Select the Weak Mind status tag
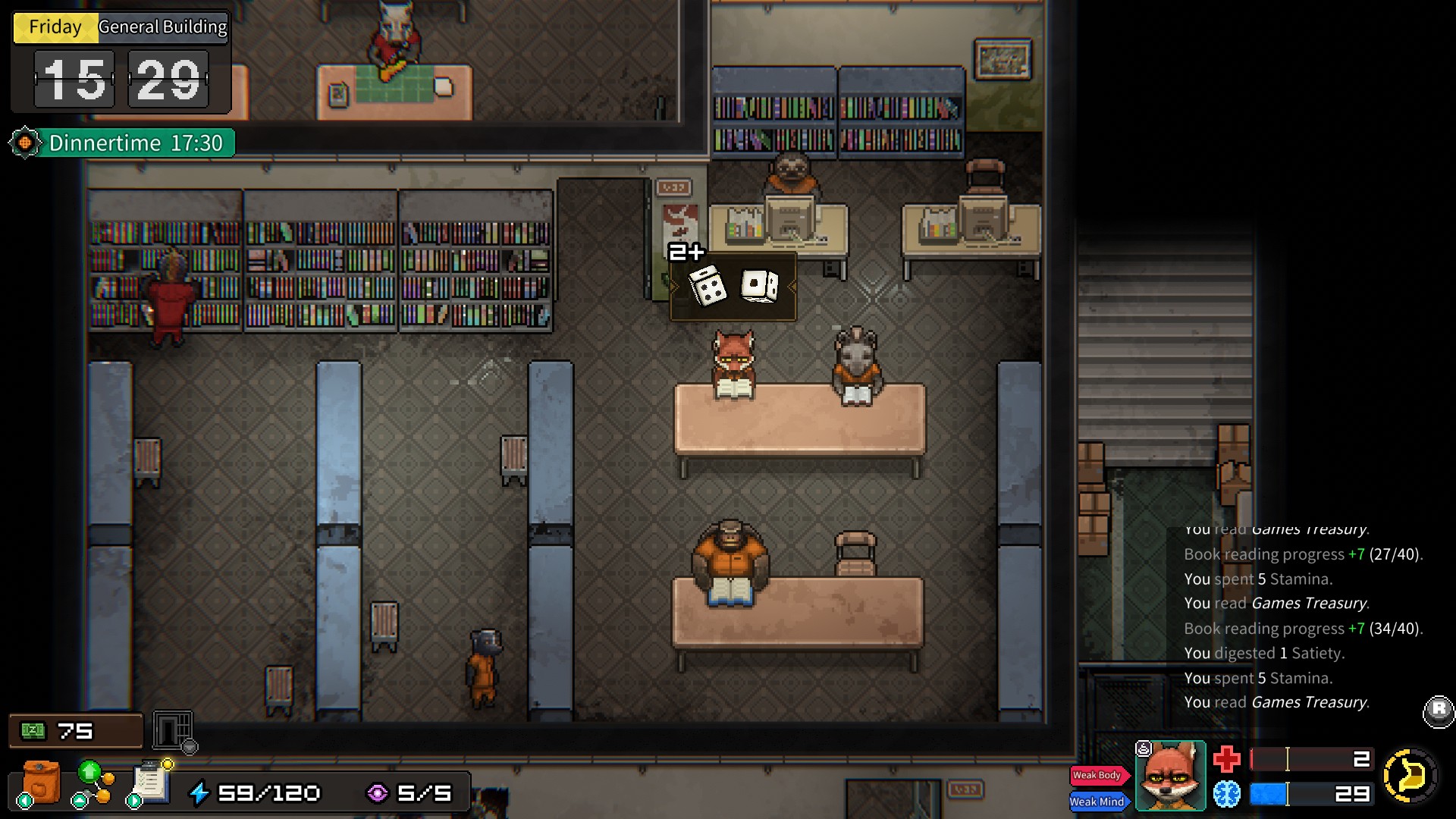The height and width of the screenshot is (819, 1456). (x=1098, y=802)
